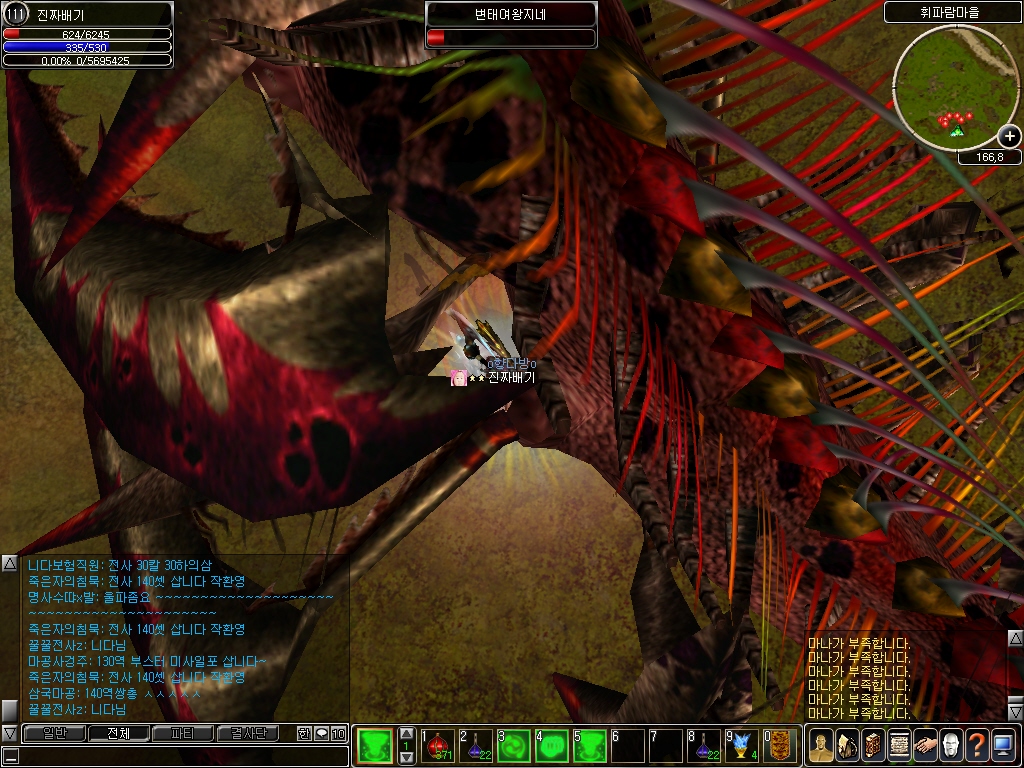Viewport: 1024px width, 768px height.
Task: Open the character status menu icon
Action: [x=821, y=746]
